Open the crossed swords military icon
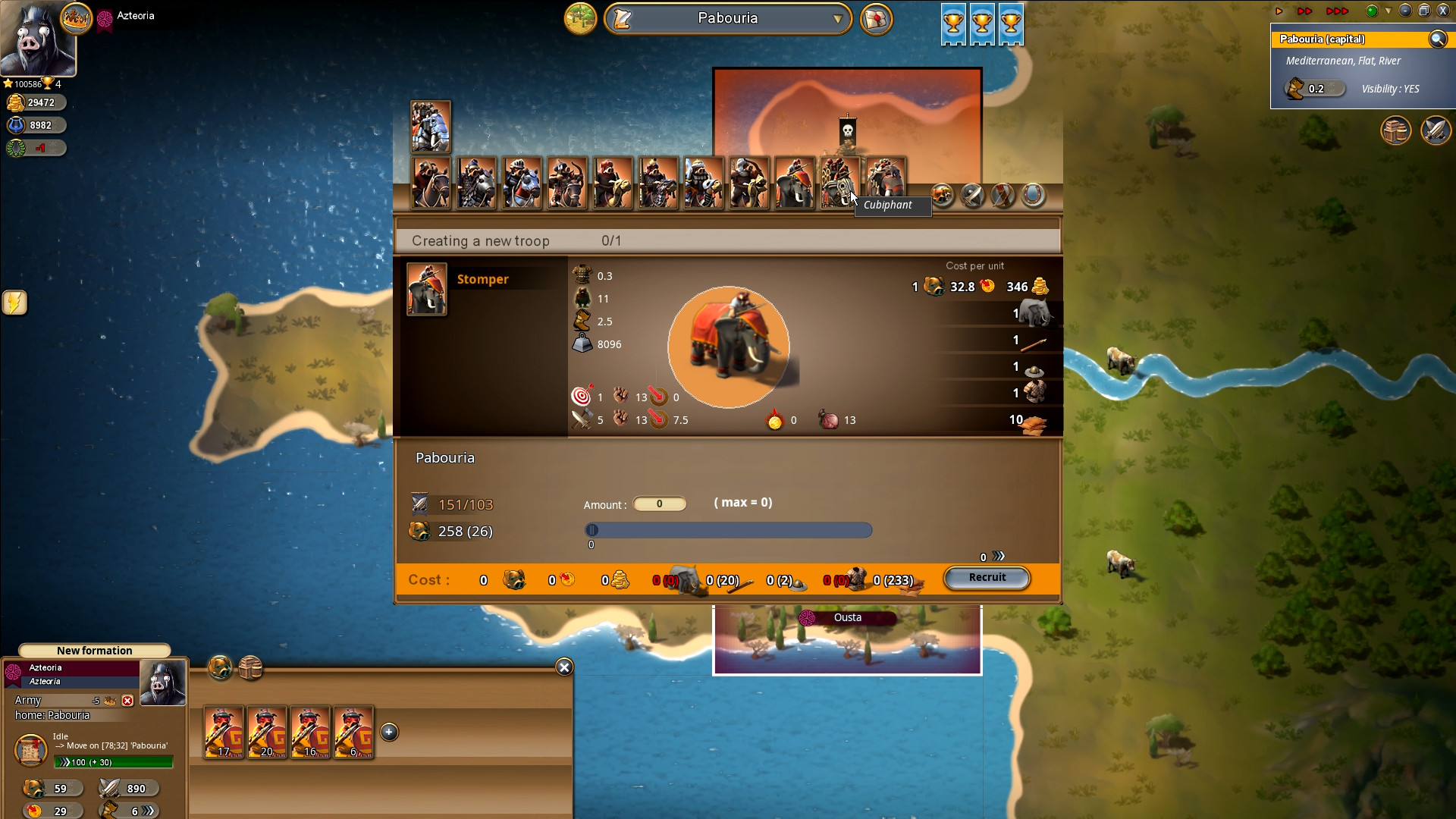 1435,130
